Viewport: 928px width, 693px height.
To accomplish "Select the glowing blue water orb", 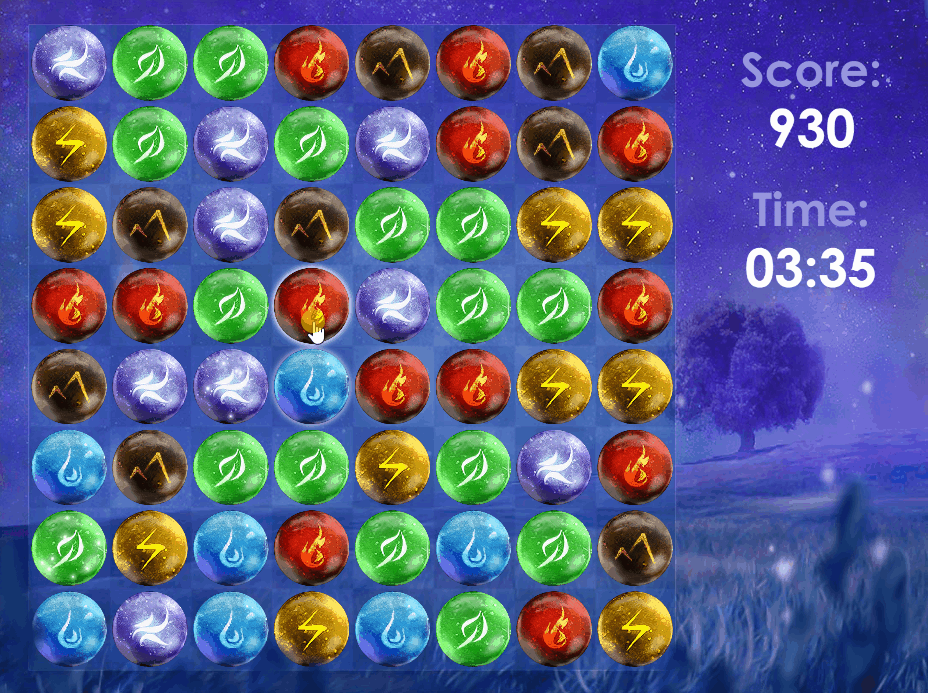I will click(311, 383).
